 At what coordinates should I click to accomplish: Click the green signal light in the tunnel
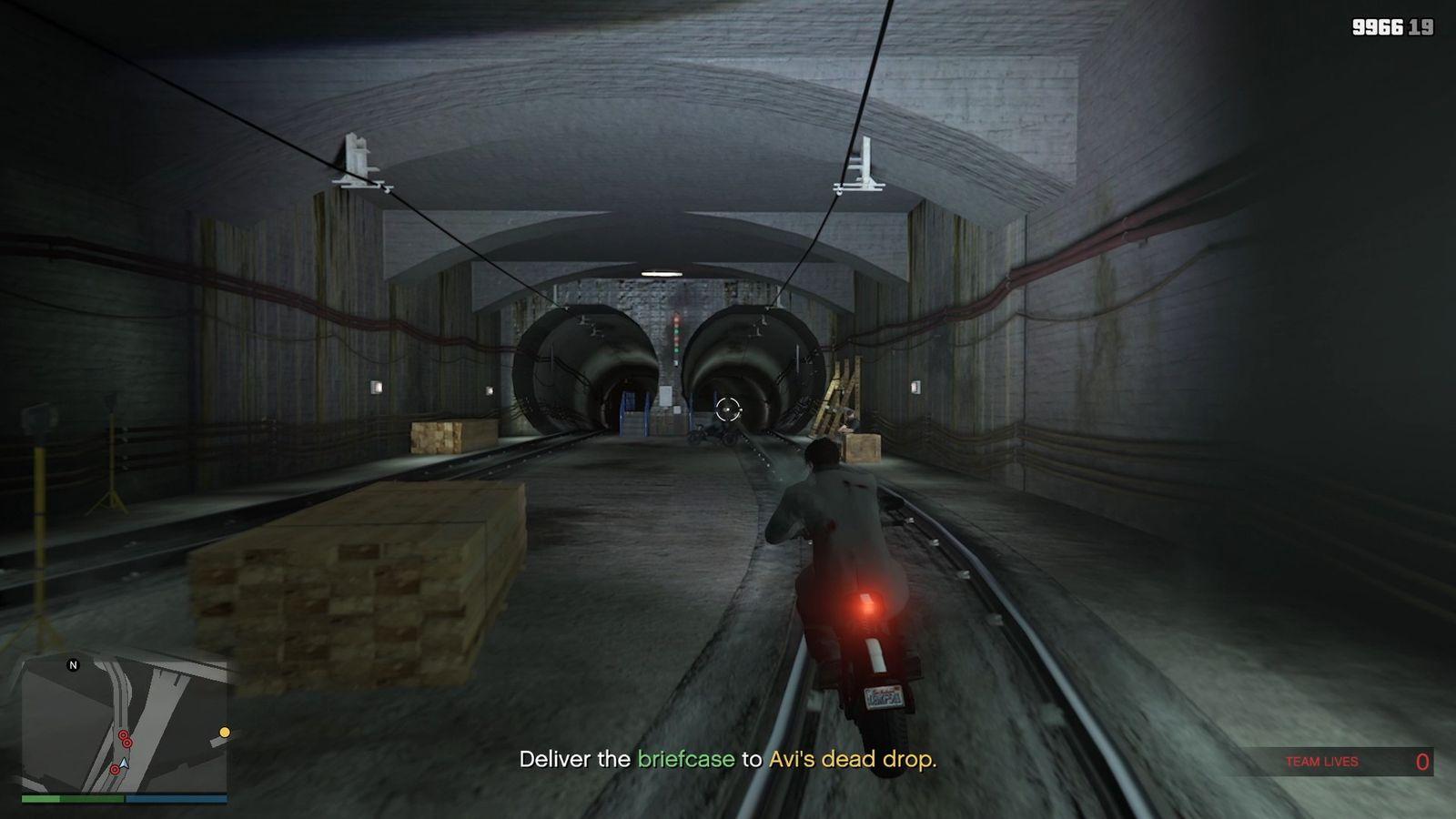(x=676, y=331)
